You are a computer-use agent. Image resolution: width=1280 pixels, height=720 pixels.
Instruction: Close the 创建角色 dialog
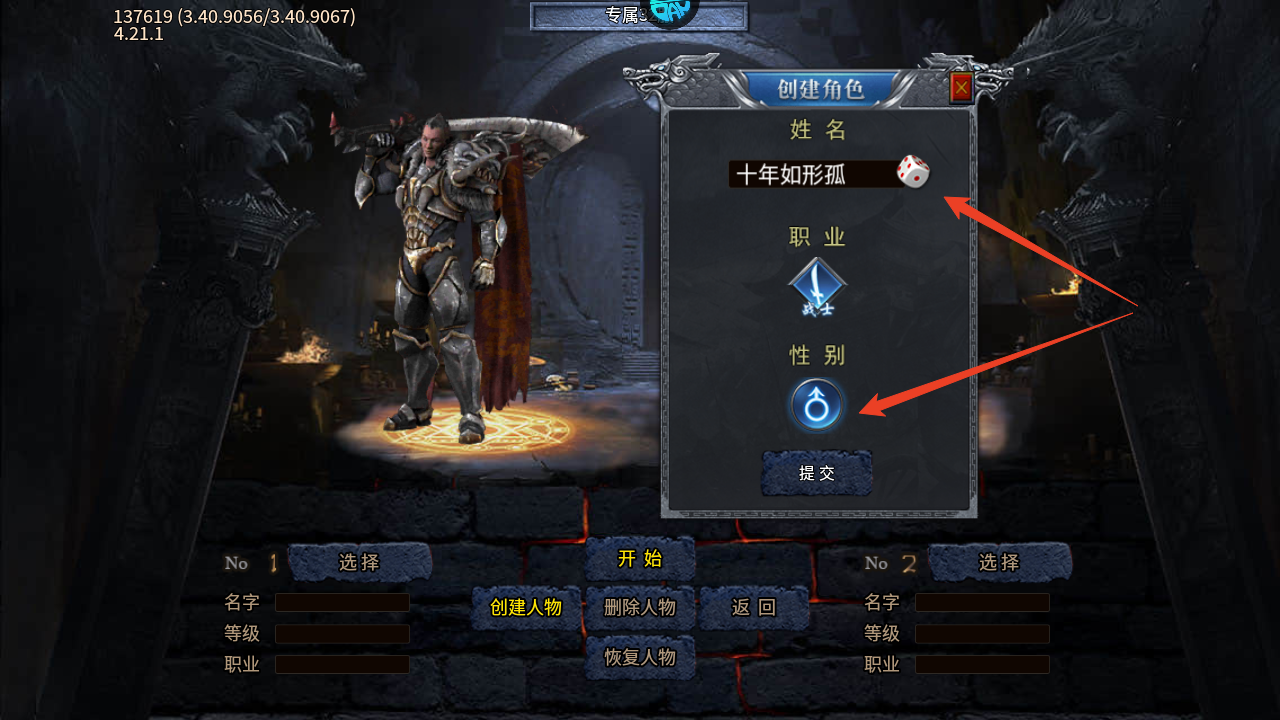coord(960,88)
